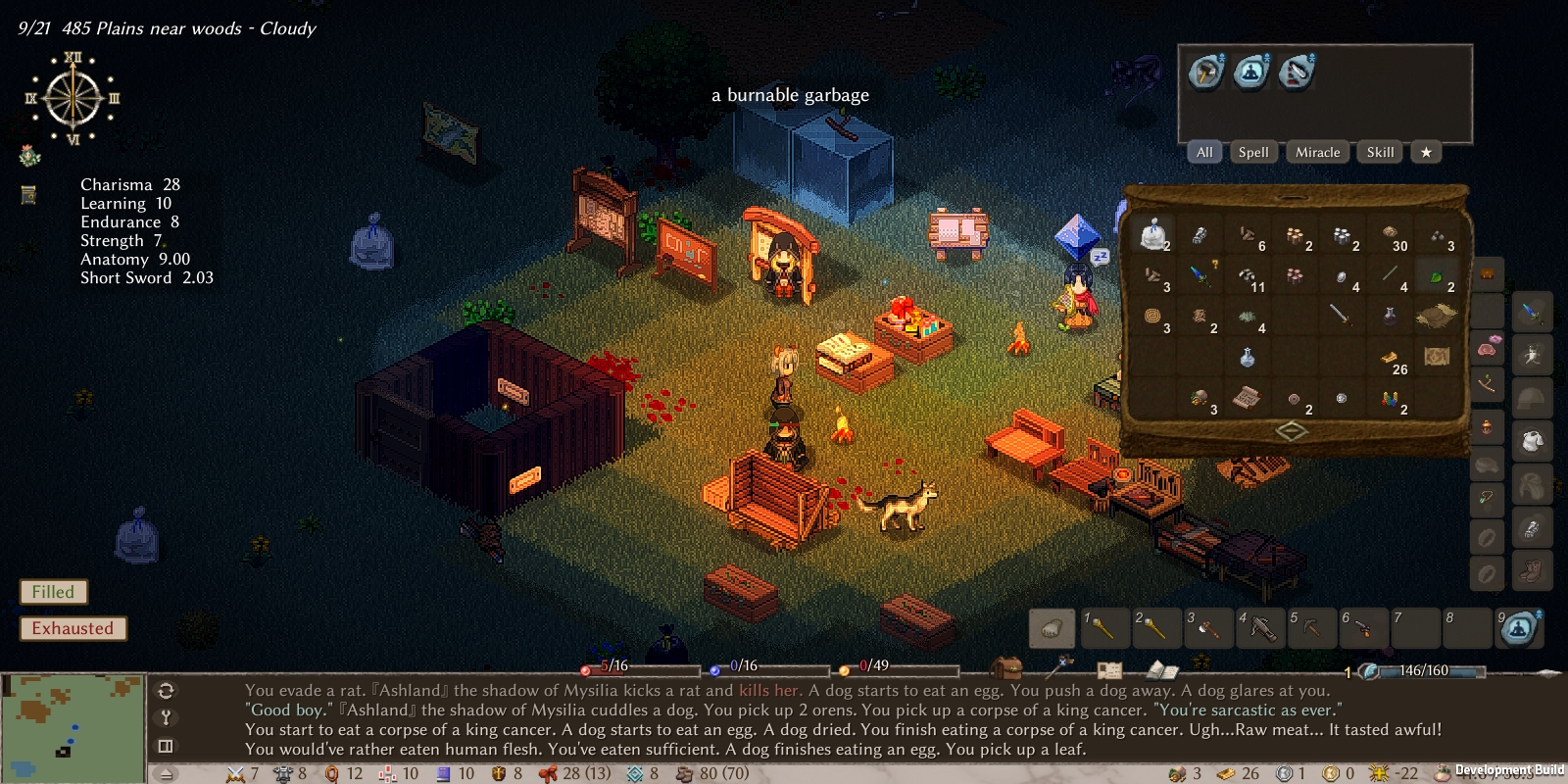Choose the pickaxe in hotbar slot 5
This screenshot has width=1568, height=784.
coord(1312,628)
